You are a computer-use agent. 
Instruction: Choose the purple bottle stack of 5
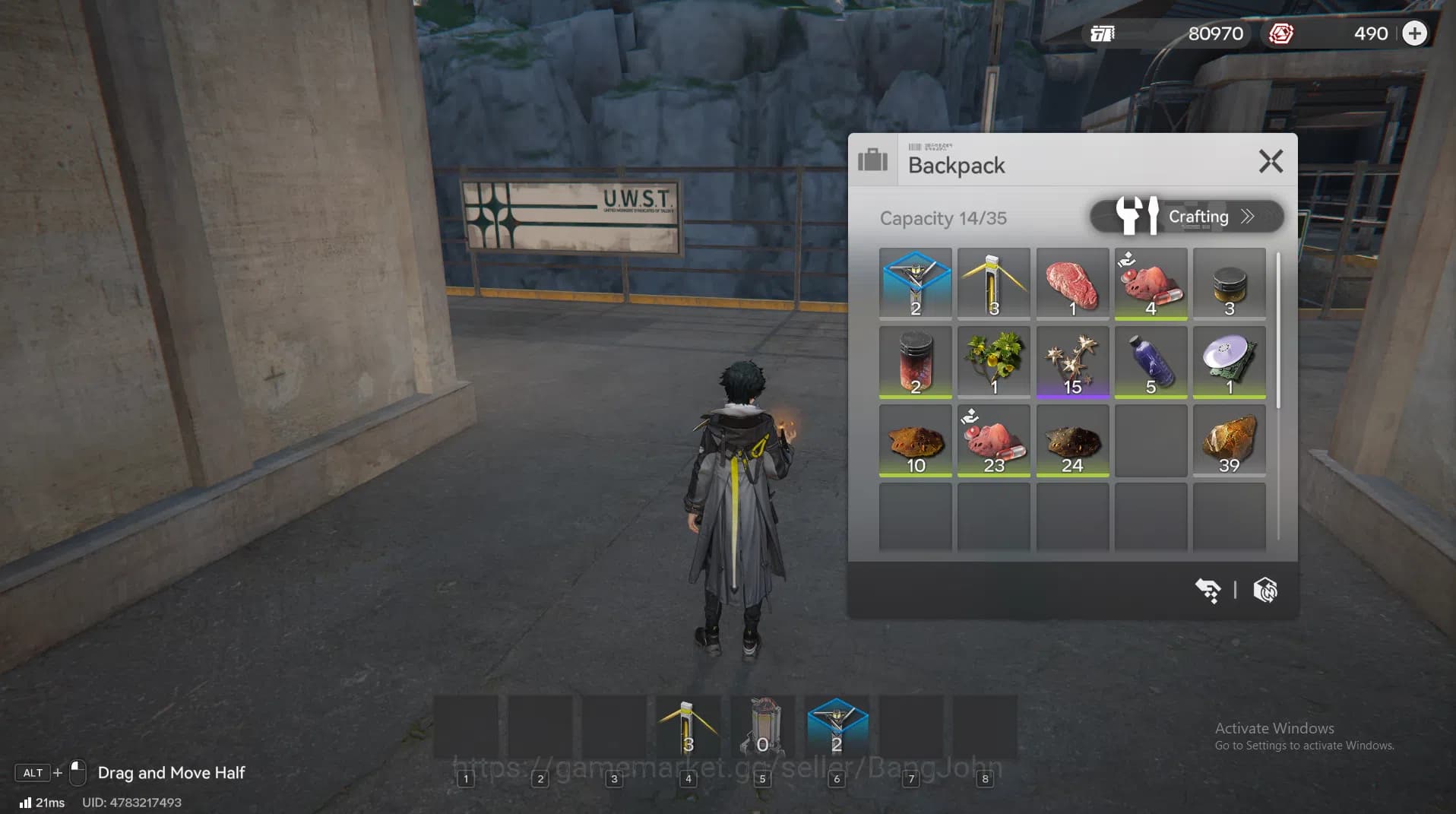[1151, 362]
